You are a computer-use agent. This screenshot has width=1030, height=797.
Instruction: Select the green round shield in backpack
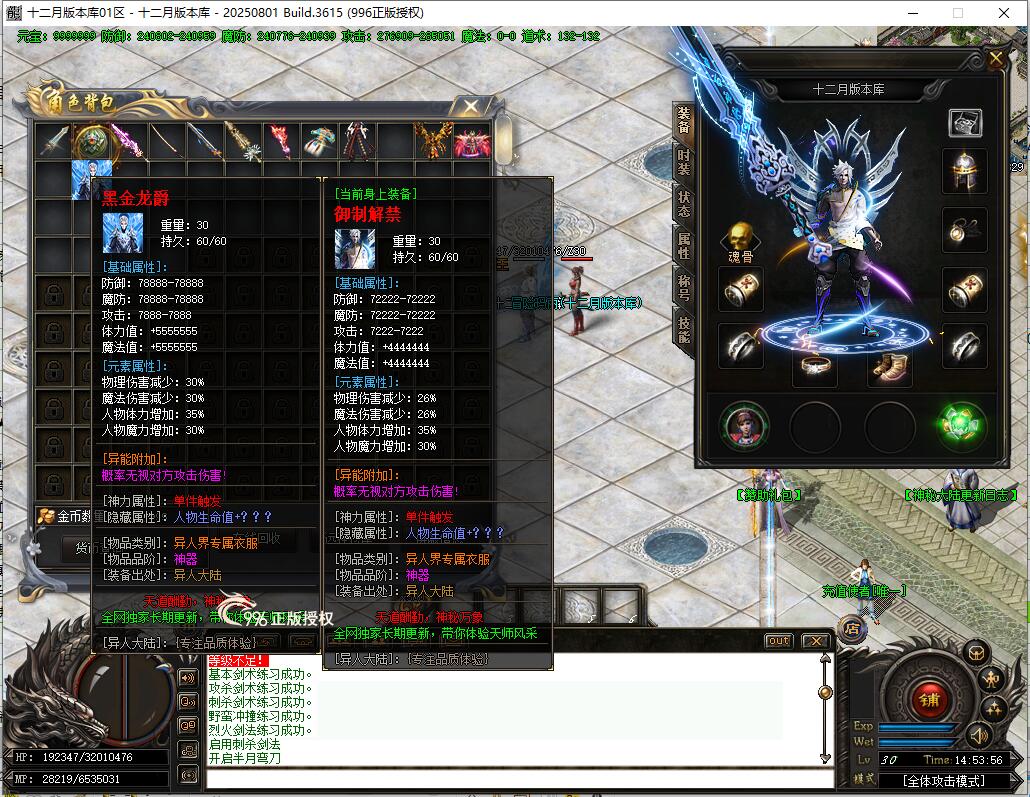92,141
